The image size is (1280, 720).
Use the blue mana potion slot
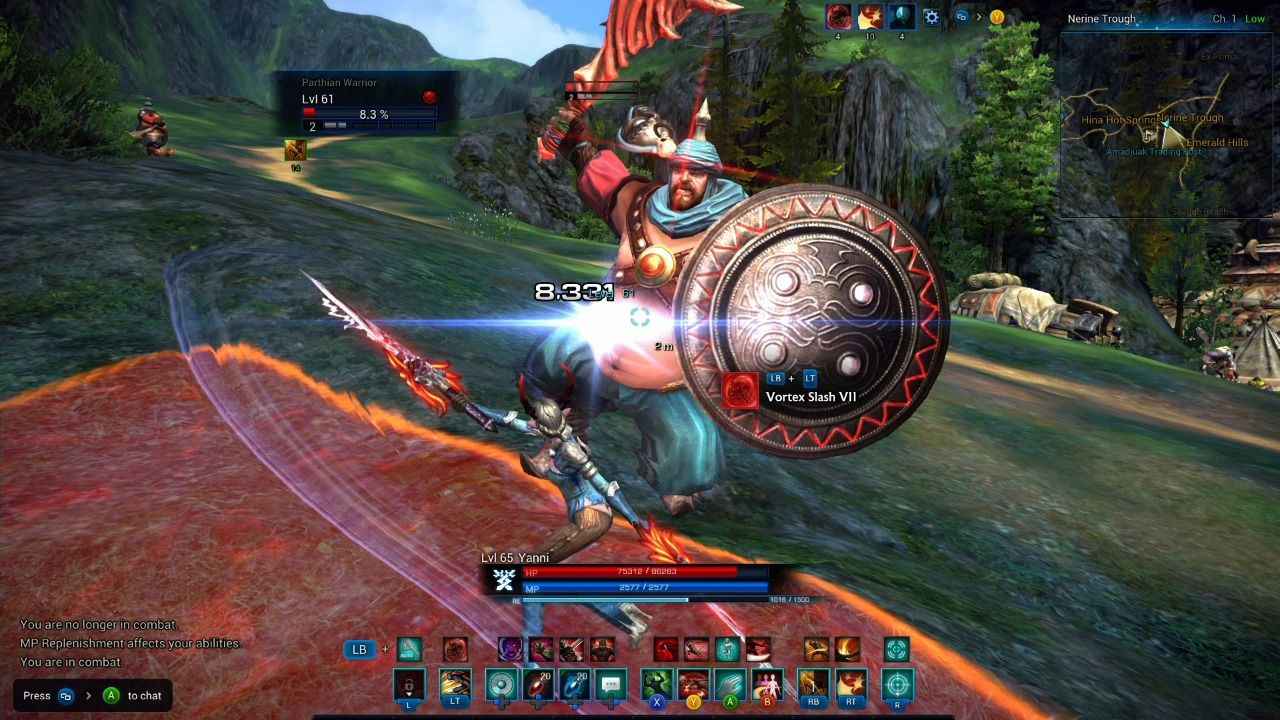coord(575,685)
